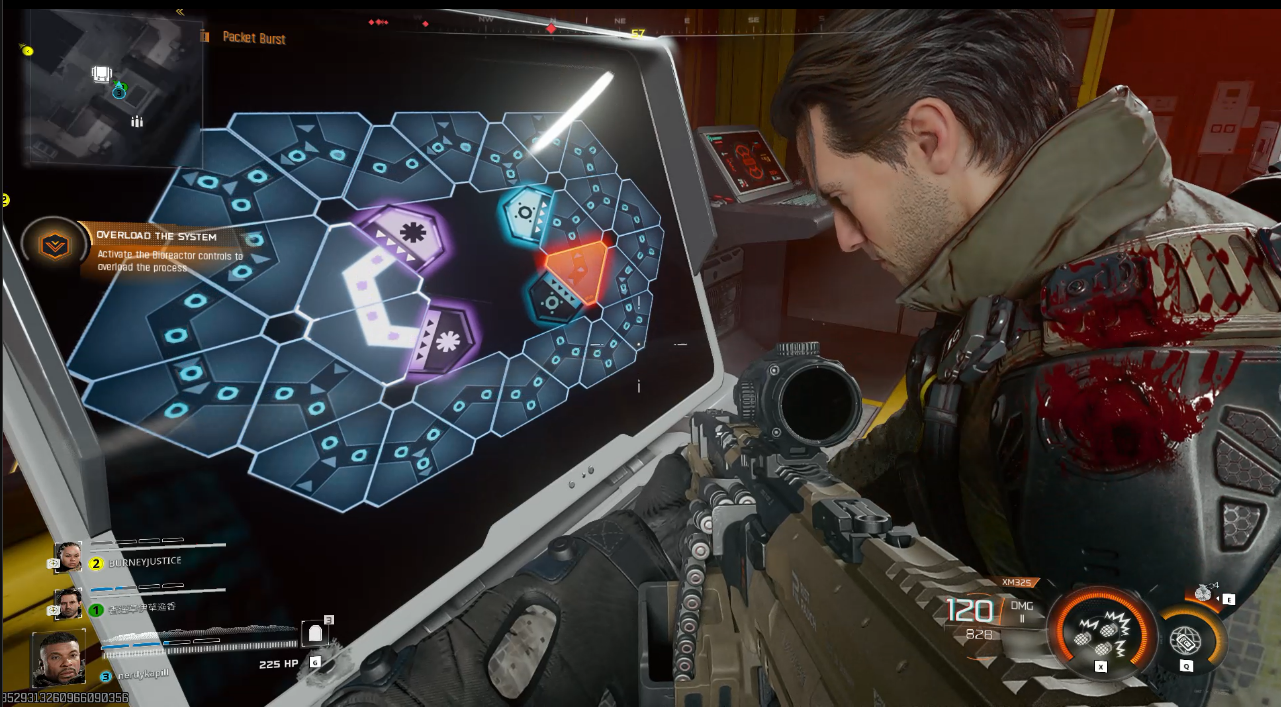Click the XM325 weapon name label
Screen dimensions: 1281x707
1018,582
